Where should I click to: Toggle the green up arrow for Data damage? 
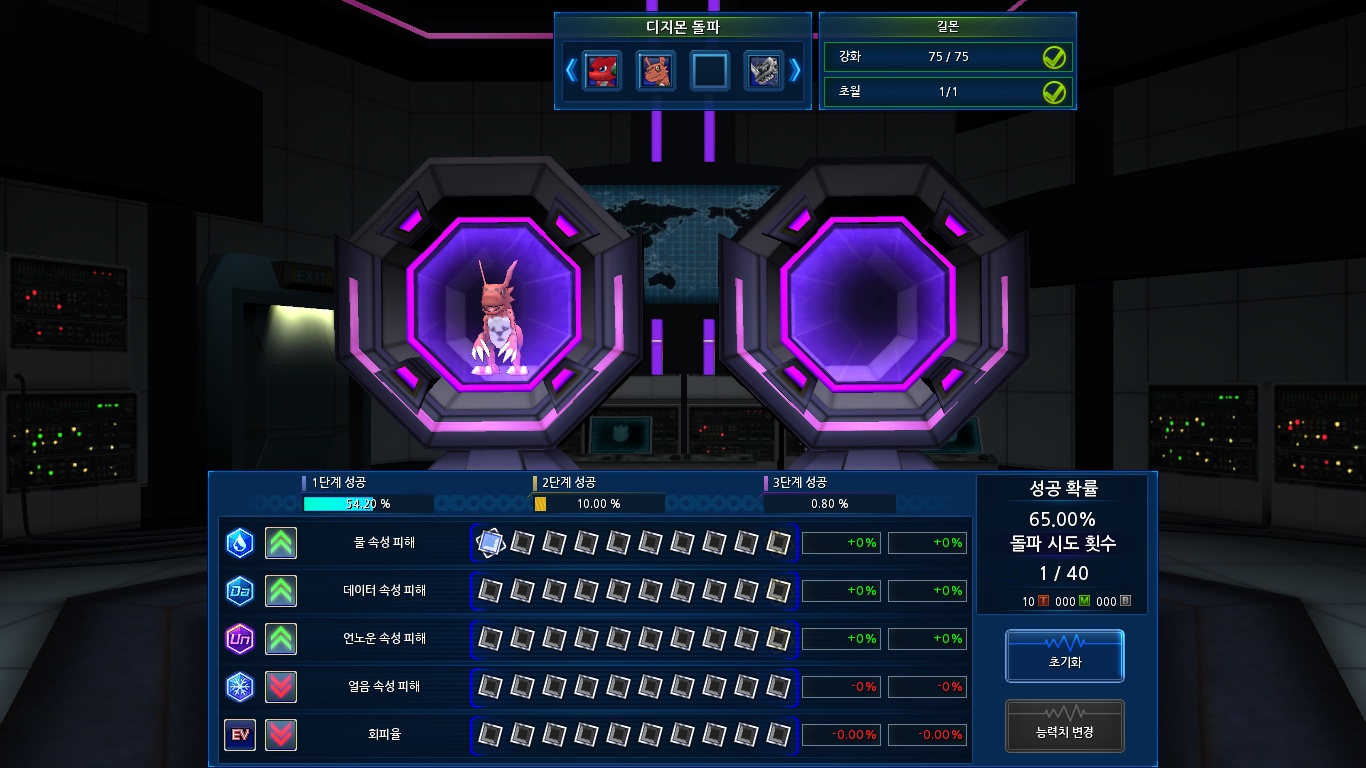281,591
